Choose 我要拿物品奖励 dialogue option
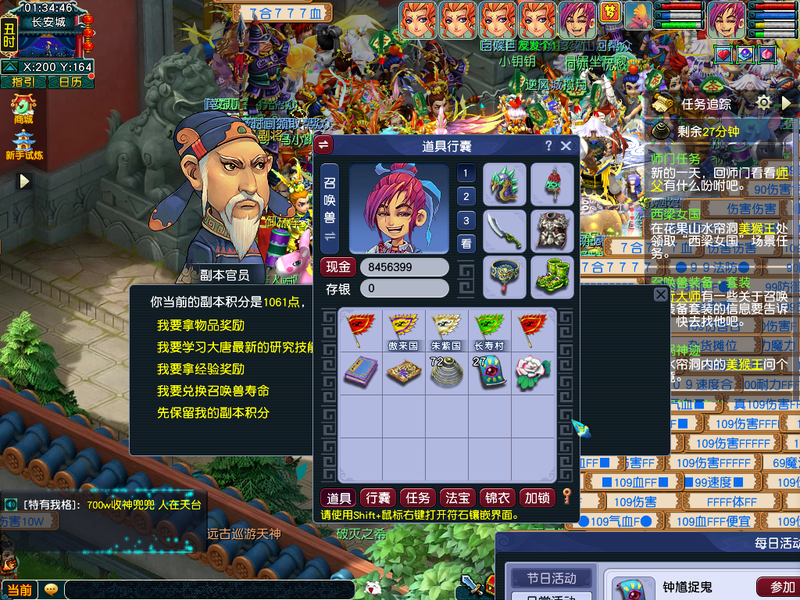Image resolution: width=800 pixels, height=600 pixels. tap(201, 326)
